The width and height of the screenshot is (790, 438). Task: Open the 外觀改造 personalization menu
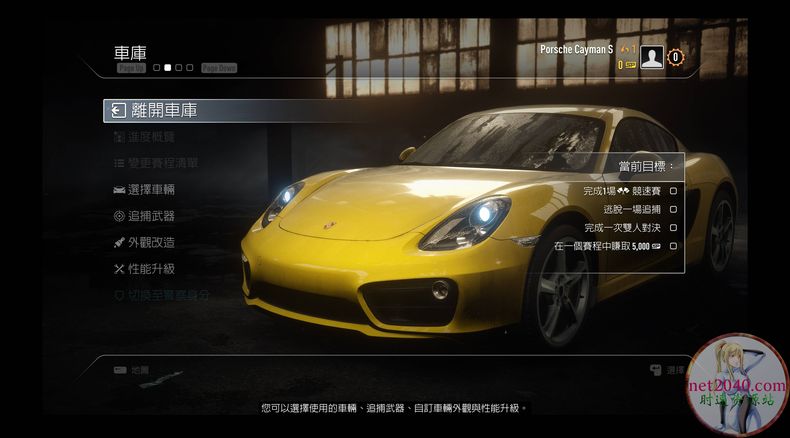tap(144, 242)
